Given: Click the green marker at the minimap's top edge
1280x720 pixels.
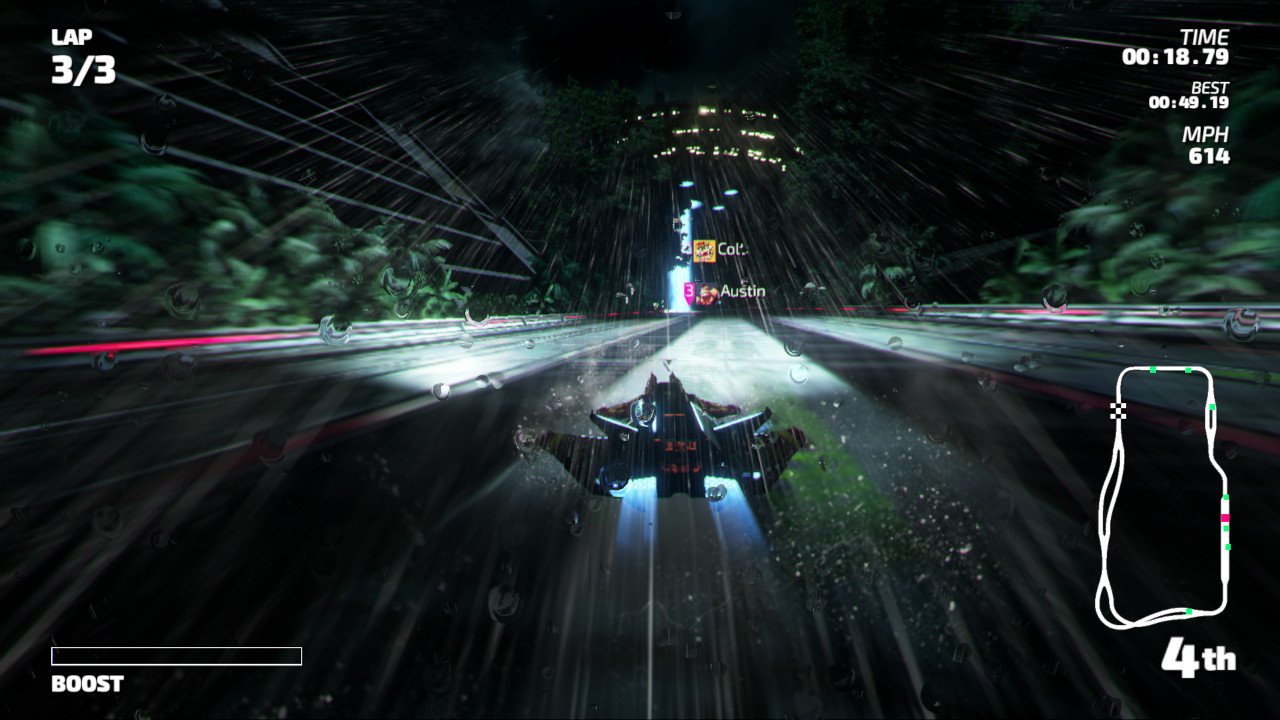Looking at the screenshot, I should pos(1151,369).
